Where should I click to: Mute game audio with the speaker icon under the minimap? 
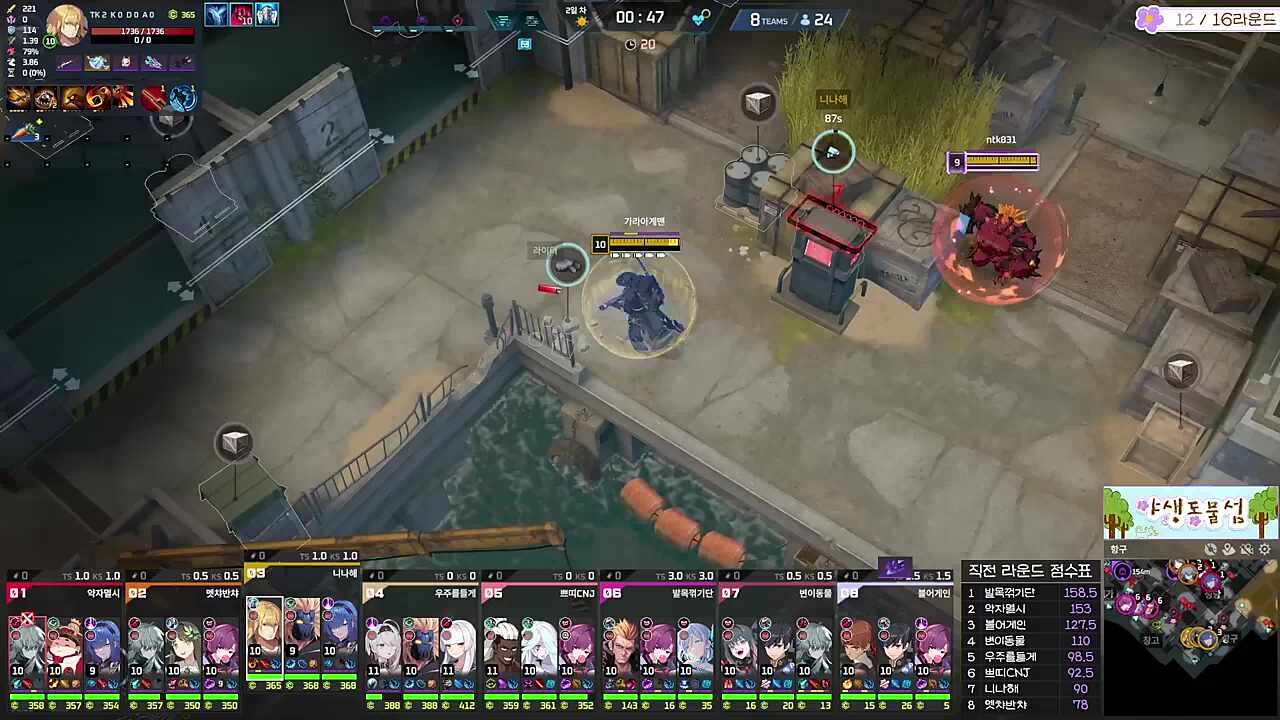click(1212, 549)
